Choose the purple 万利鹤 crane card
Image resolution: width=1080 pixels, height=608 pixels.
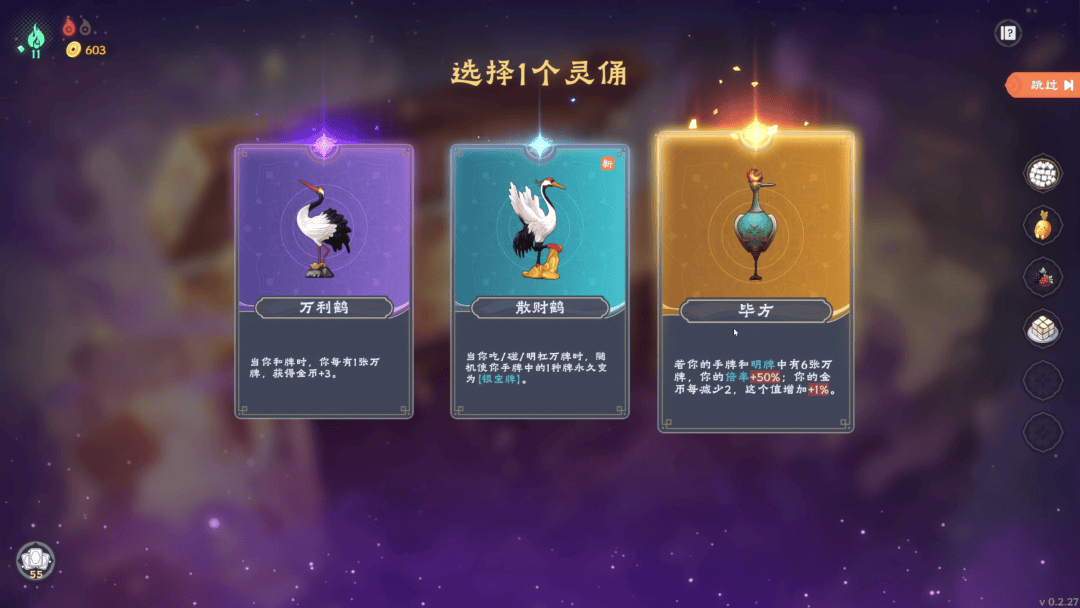pos(324,281)
